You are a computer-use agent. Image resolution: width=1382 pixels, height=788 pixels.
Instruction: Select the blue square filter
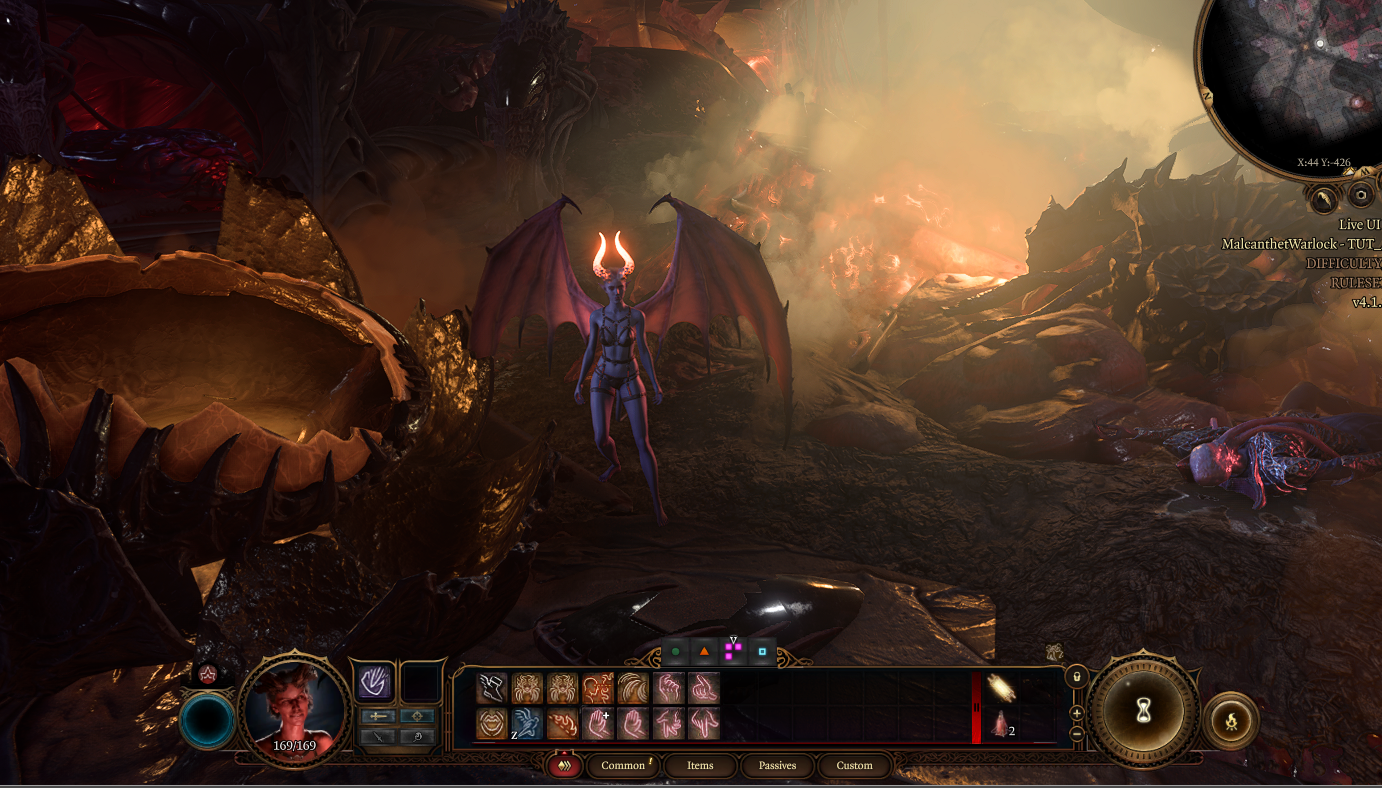[762, 652]
